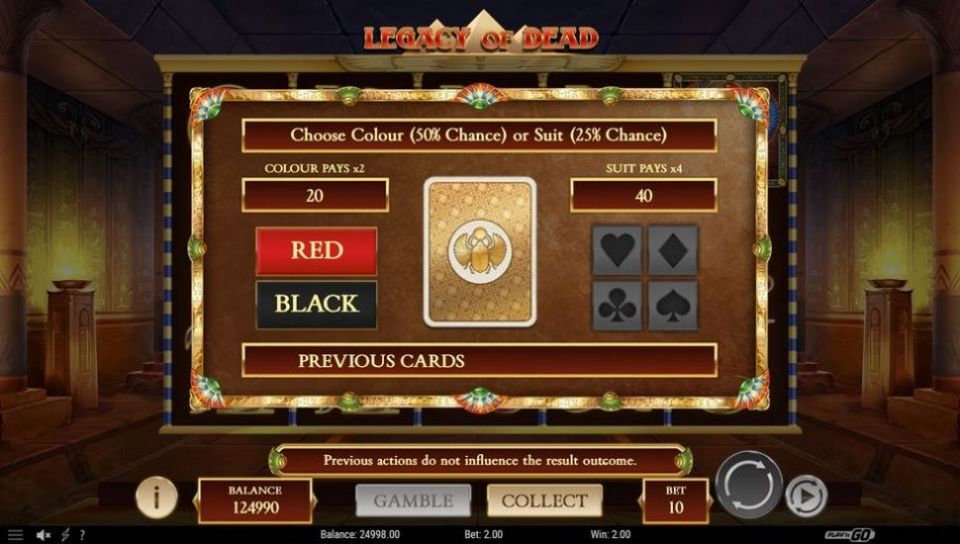Viewport: 960px width, 544px height.
Task: Open the paytable info button
Action: coord(157,496)
